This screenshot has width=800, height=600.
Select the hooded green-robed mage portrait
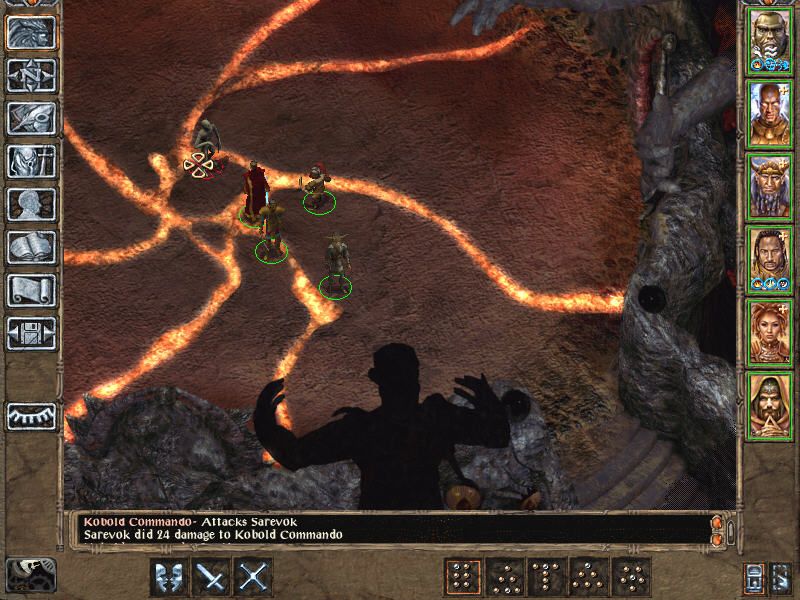pos(770,402)
